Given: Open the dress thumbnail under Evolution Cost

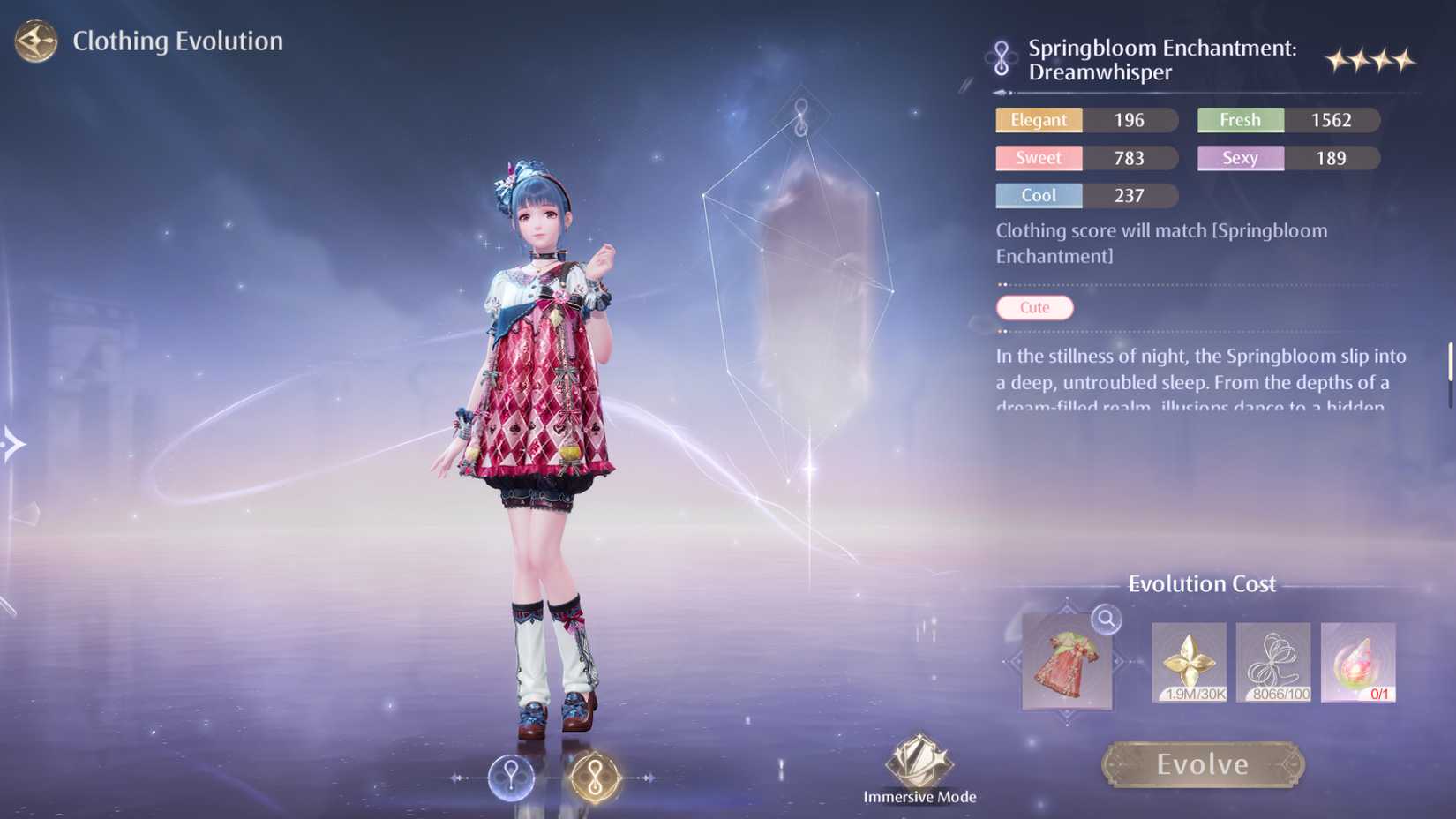Looking at the screenshot, I should click(1068, 664).
